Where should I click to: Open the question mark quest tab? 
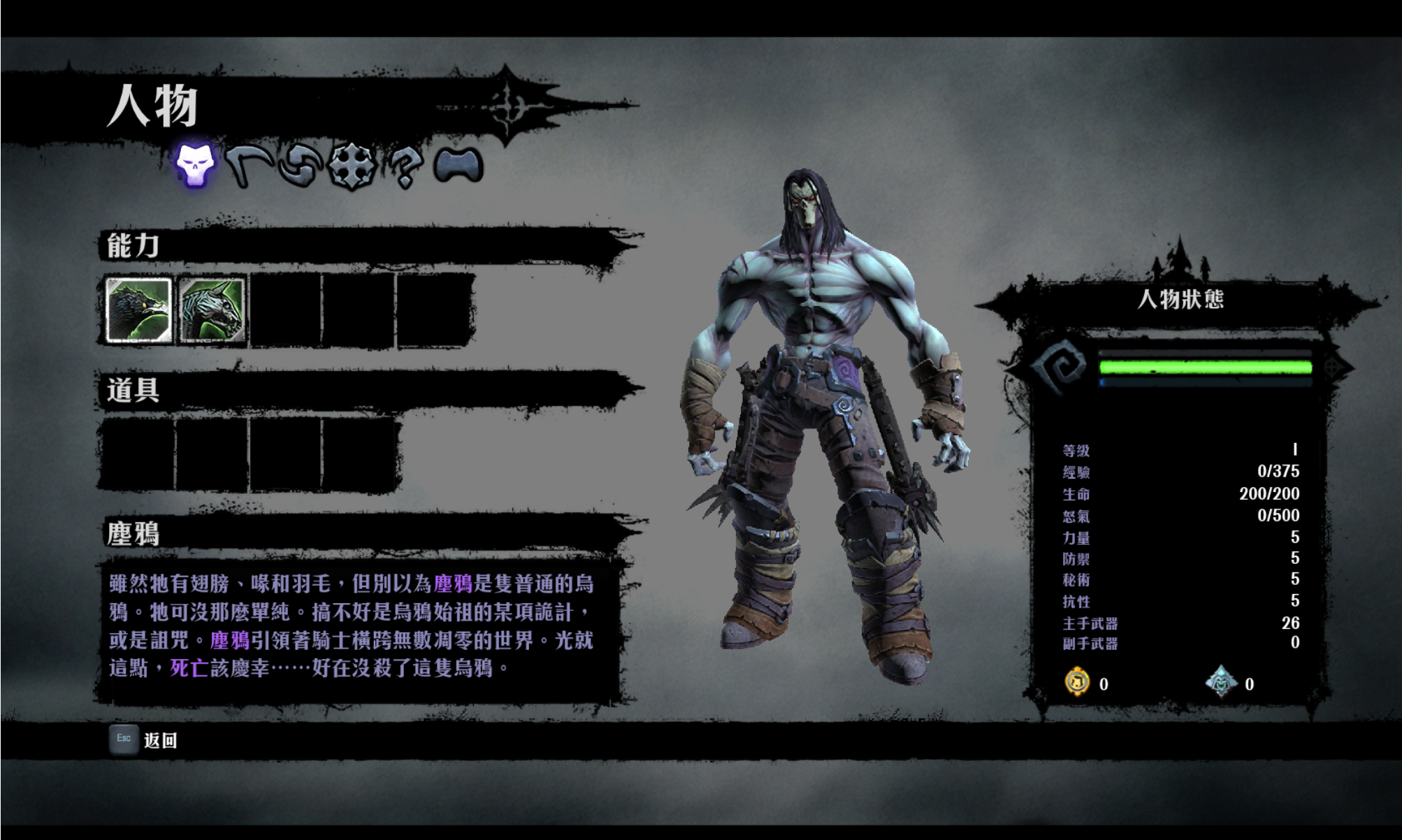[405, 168]
